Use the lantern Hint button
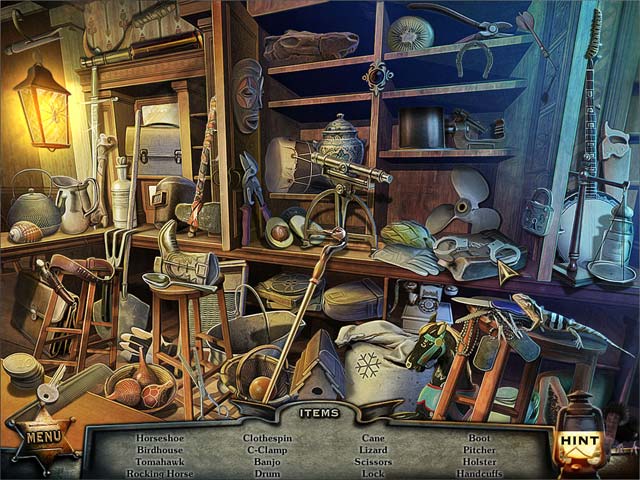 coord(579,440)
